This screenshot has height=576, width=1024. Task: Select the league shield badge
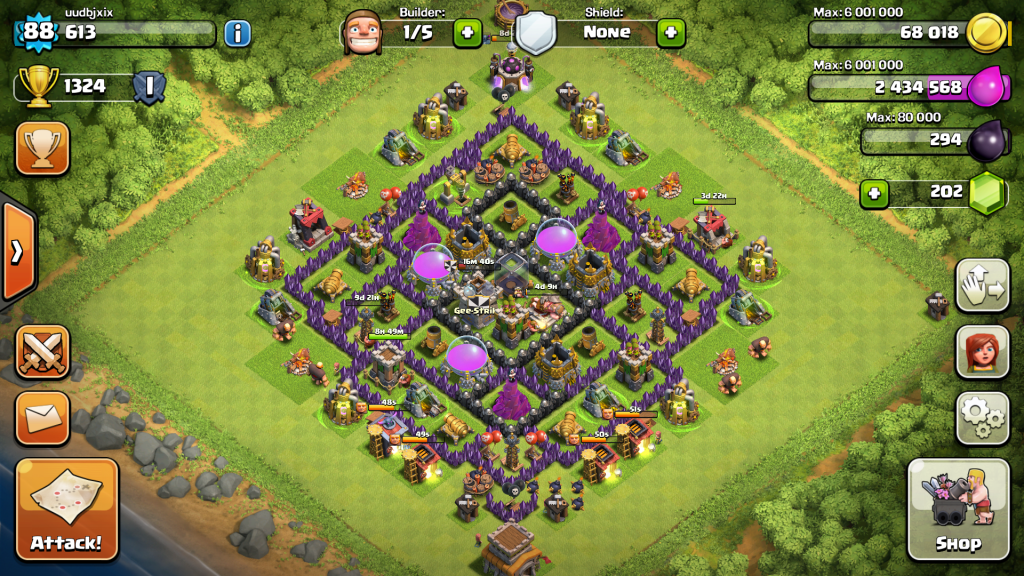coord(149,86)
